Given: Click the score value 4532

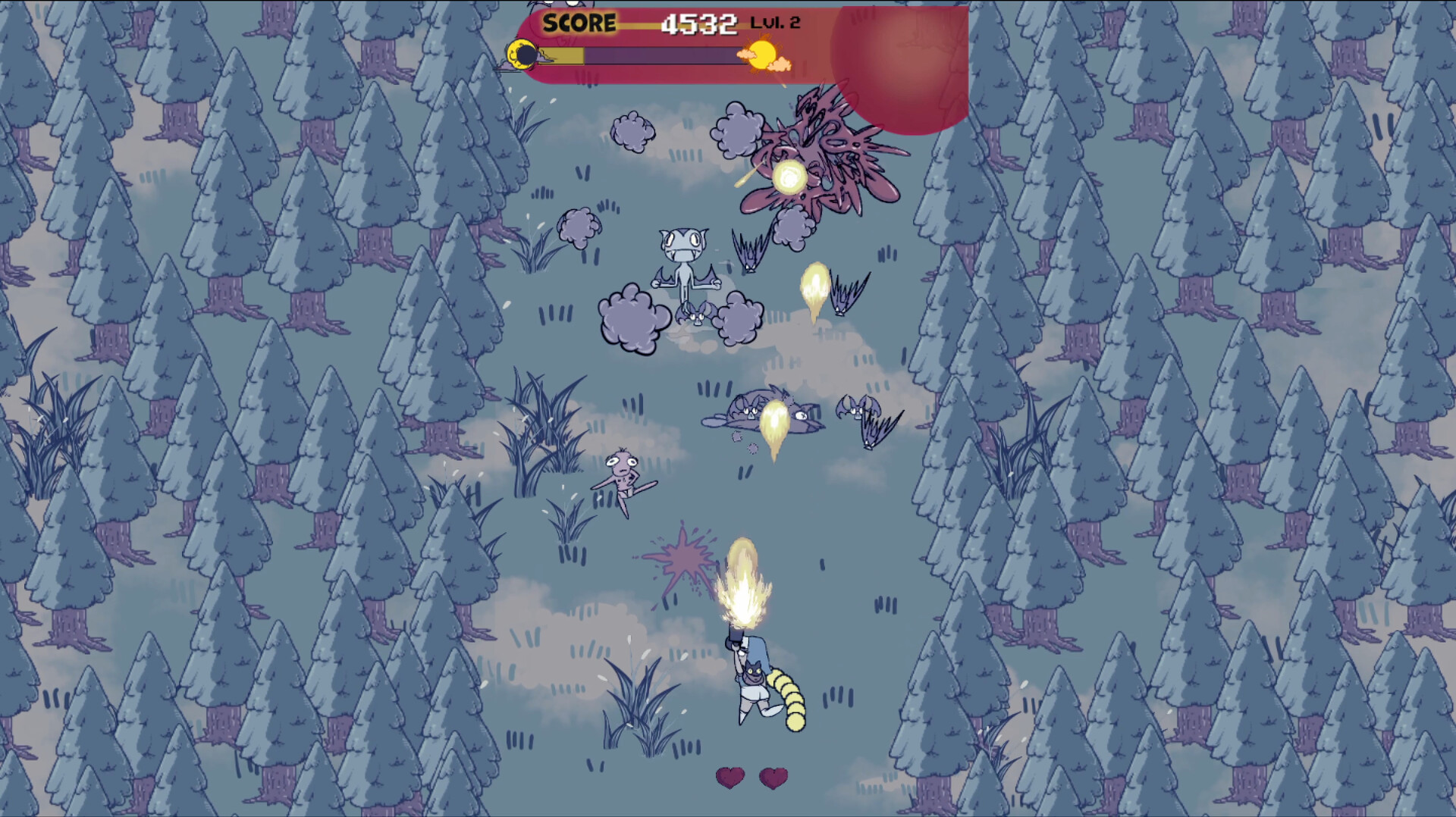Looking at the screenshot, I should [x=698, y=22].
